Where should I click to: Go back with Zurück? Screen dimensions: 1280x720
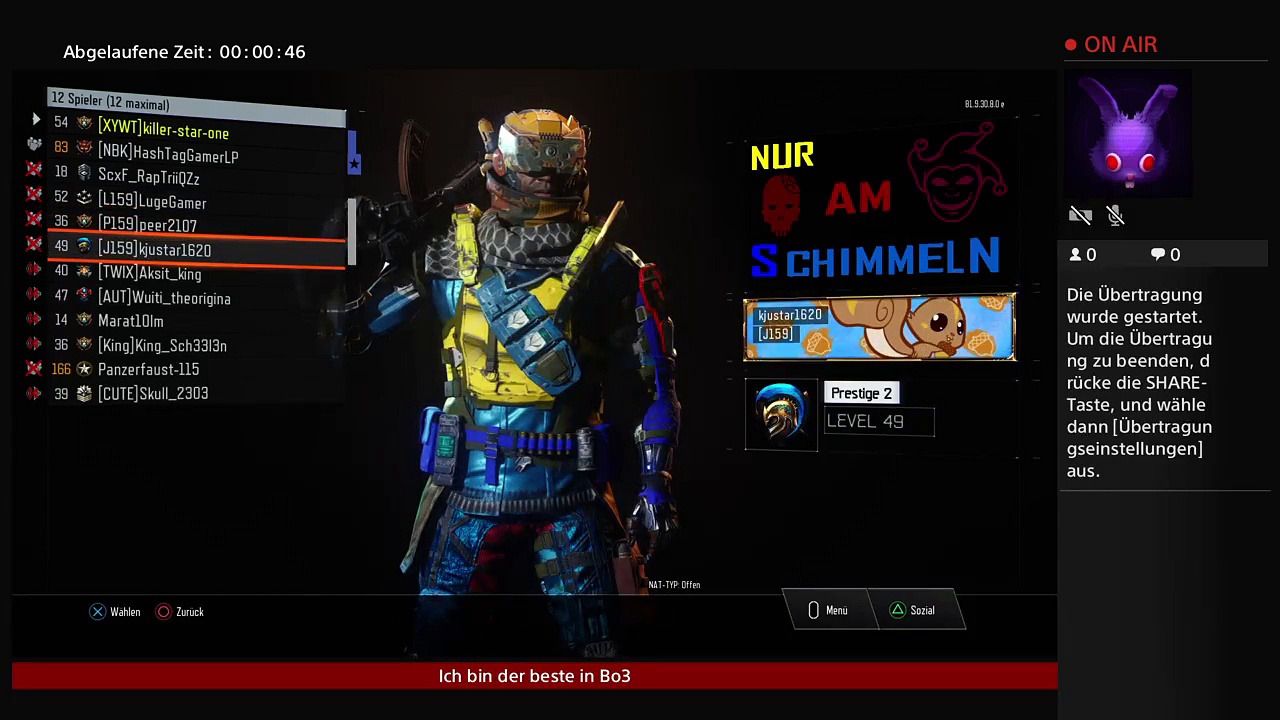tap(180, 612)
